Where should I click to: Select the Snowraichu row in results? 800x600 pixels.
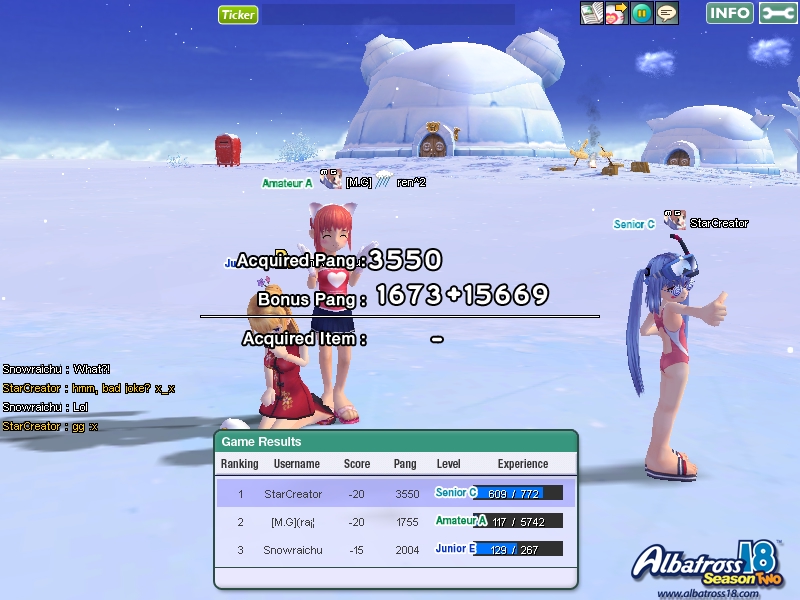tap(396, 549)
